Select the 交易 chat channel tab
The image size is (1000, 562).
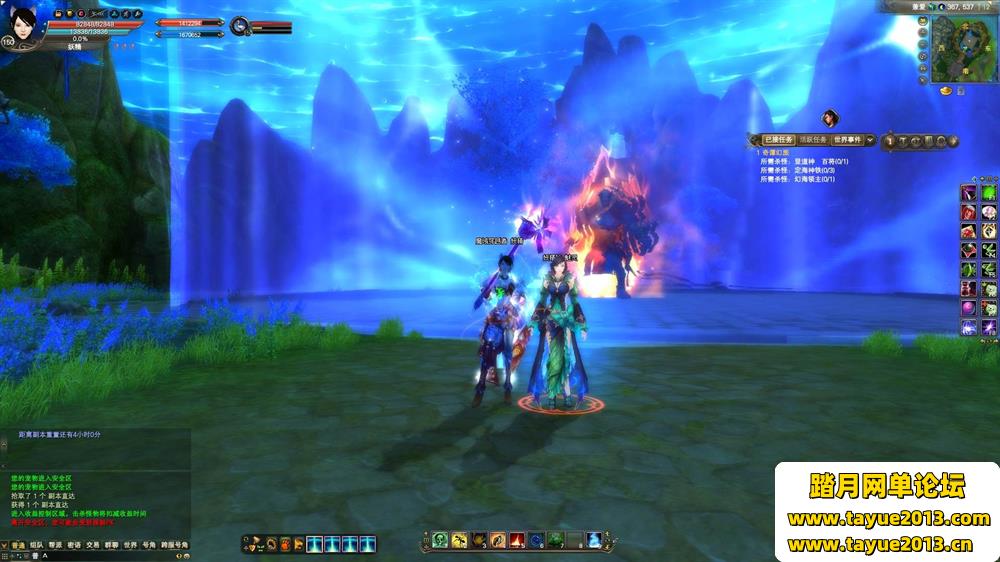coord(92,545)
